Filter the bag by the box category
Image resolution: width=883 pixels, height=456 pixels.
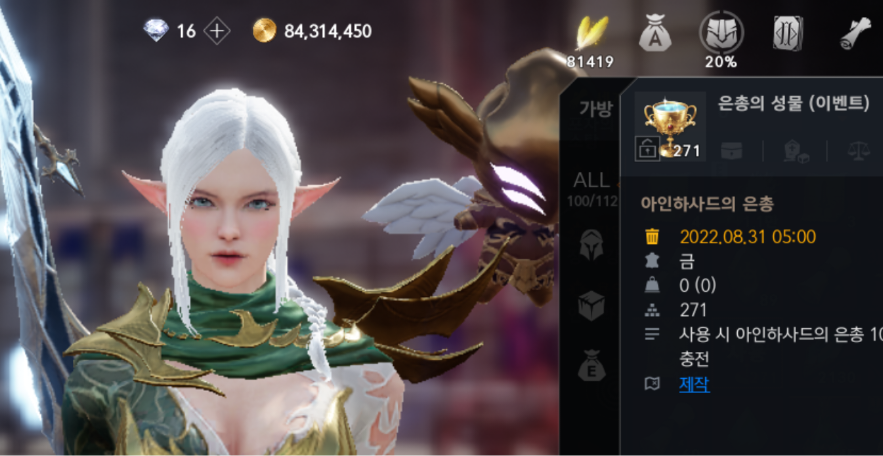591,305
